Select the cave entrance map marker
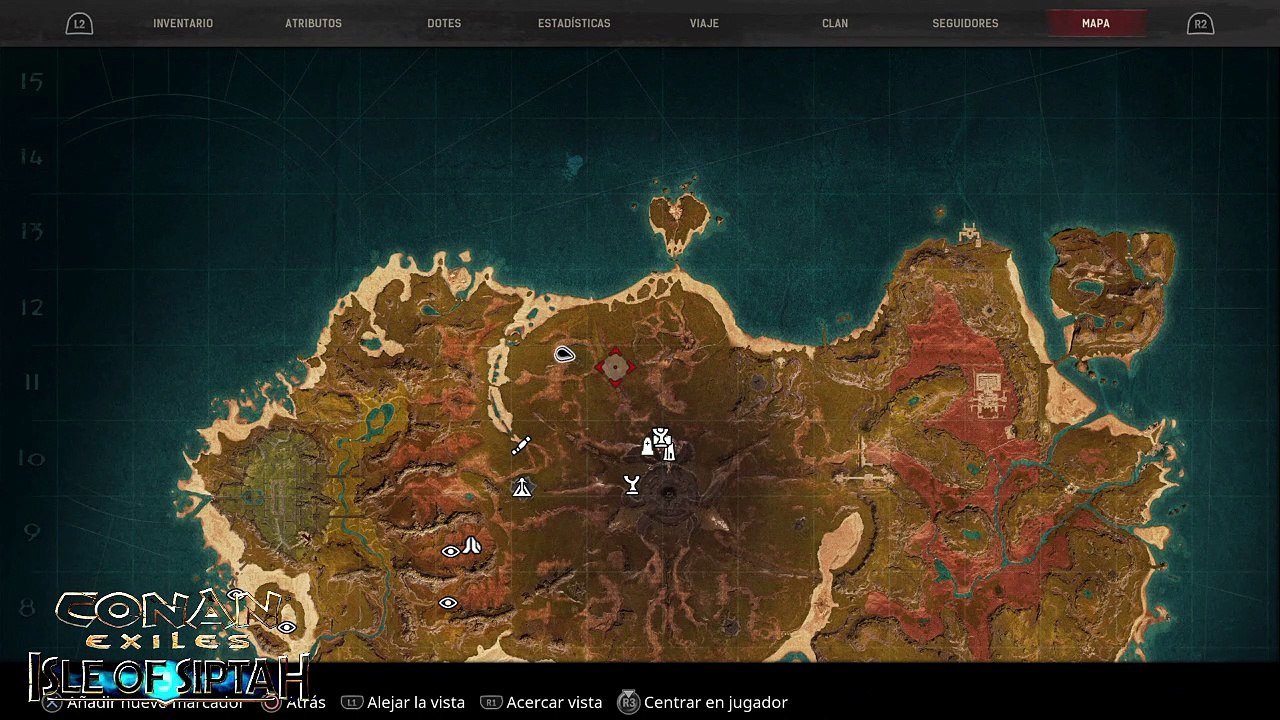 (x=565, y=354)
